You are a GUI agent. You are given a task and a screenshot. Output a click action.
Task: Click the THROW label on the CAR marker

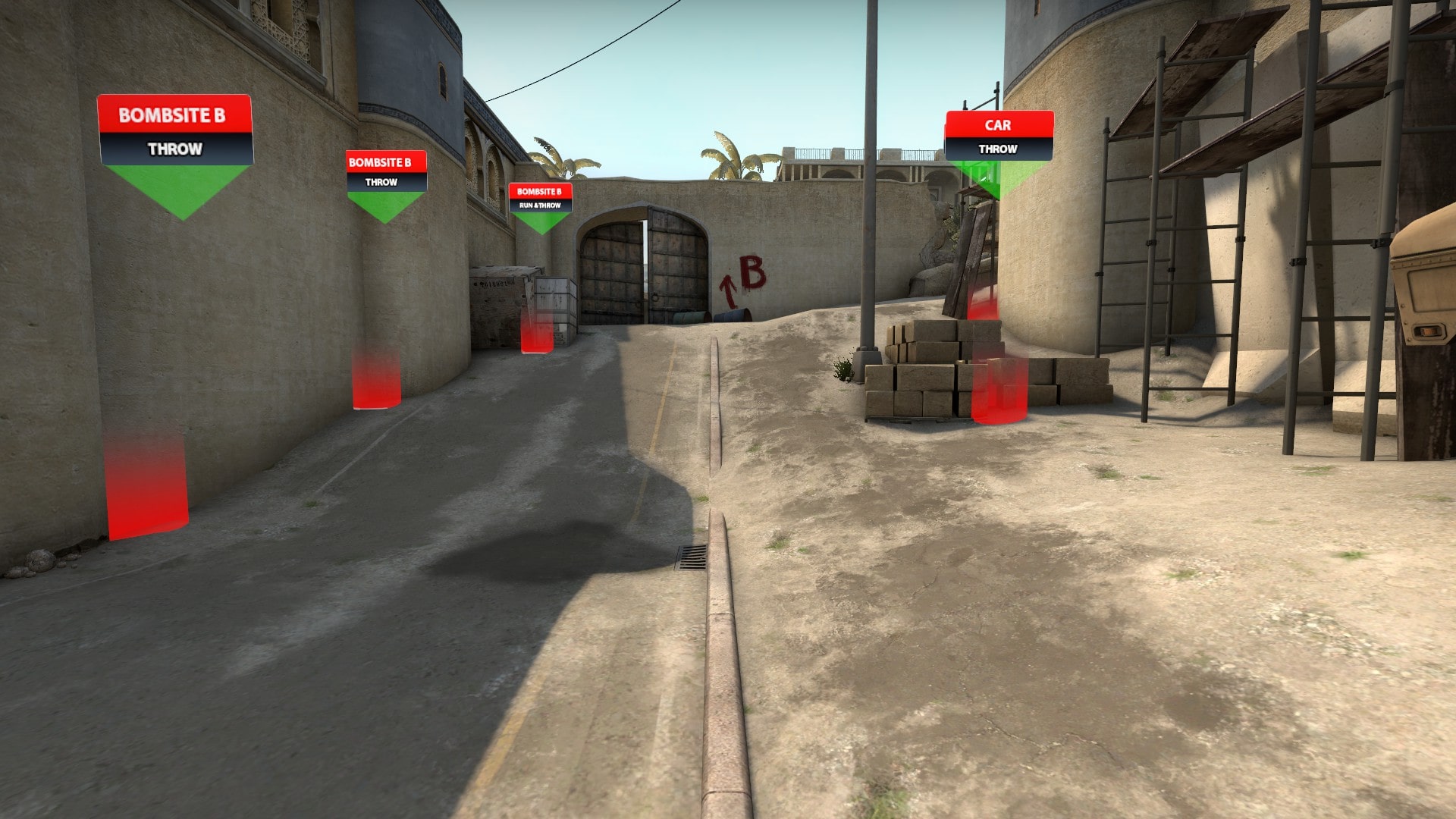tap(999, 149)
